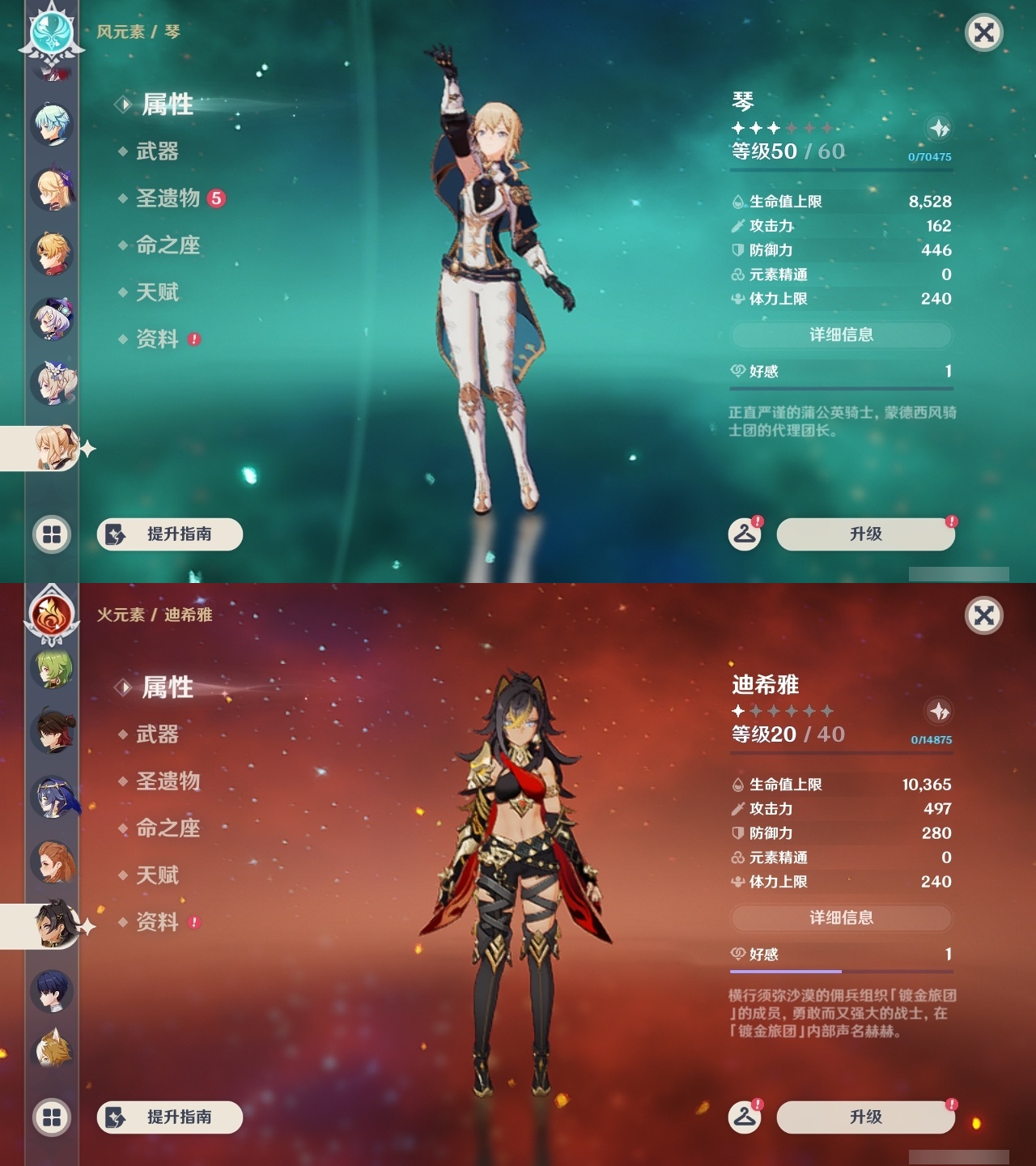
Task: Click the attack sword icon beside 攻击力
Action: 737,226
